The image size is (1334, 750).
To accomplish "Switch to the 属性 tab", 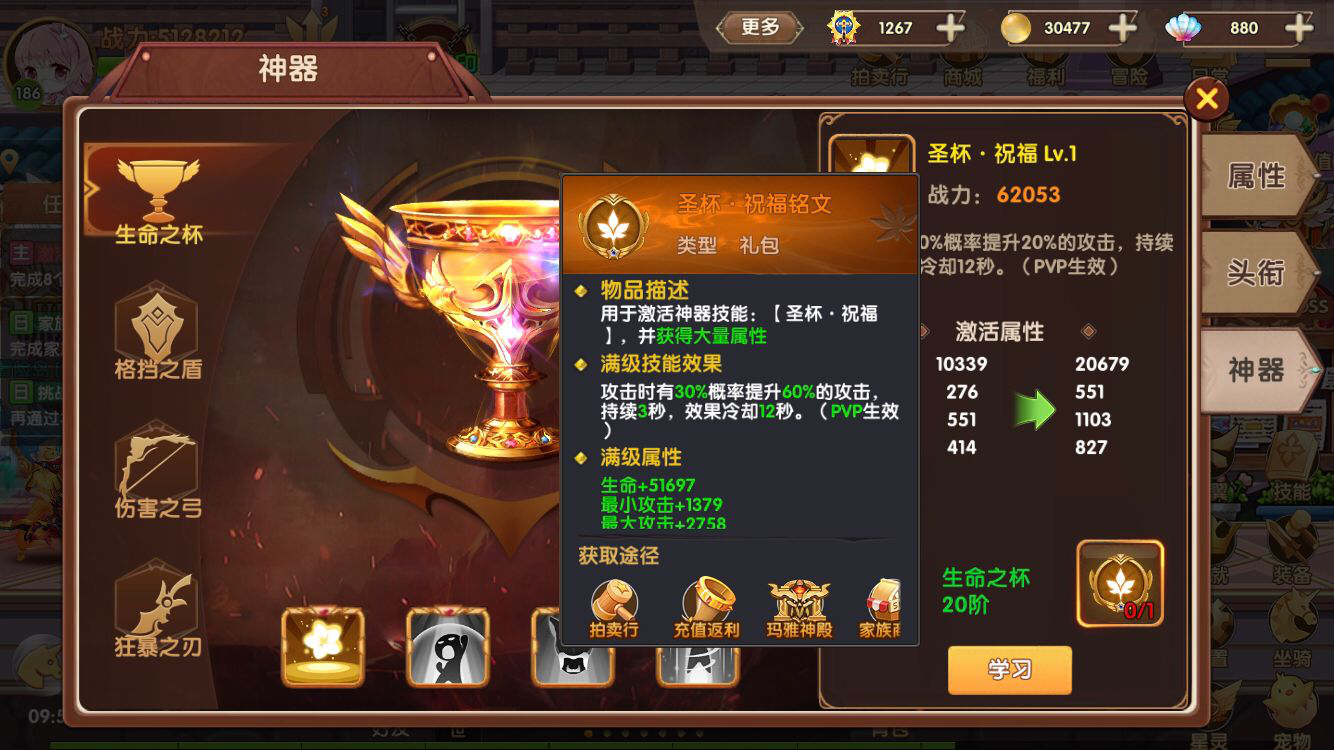I will tap(1256, 177).
